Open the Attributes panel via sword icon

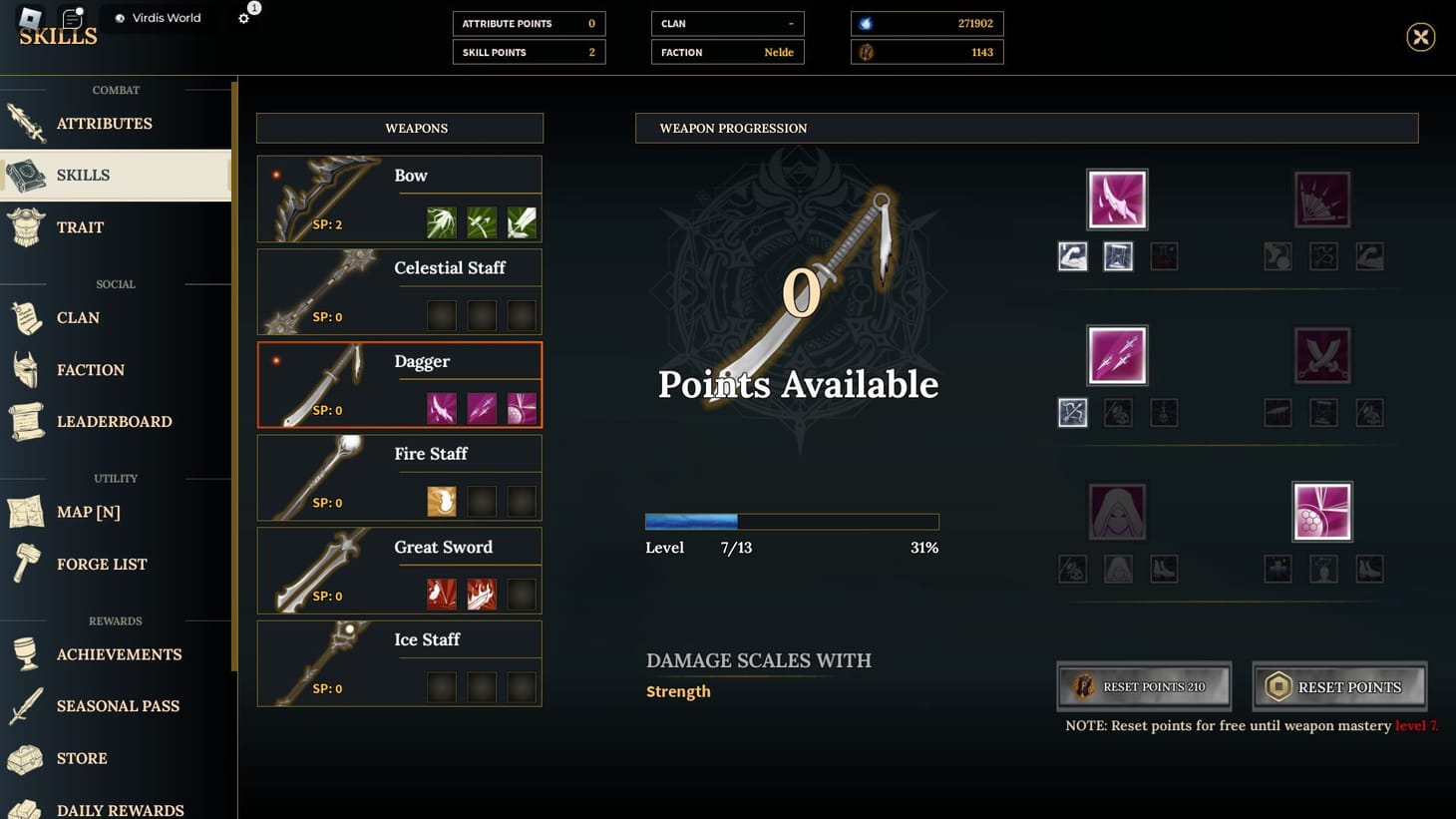click(x=25, y=123)
